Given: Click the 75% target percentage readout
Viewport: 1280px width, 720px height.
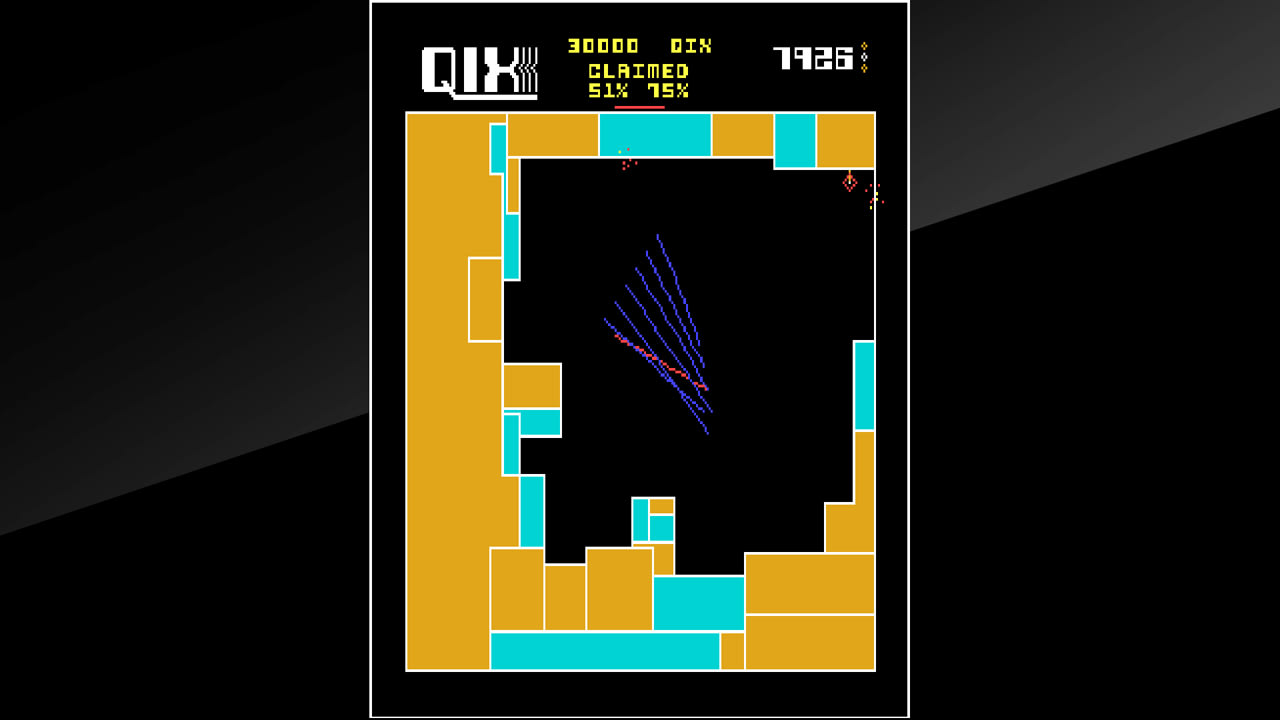Looking at the screenshot, I should [670, 92].
